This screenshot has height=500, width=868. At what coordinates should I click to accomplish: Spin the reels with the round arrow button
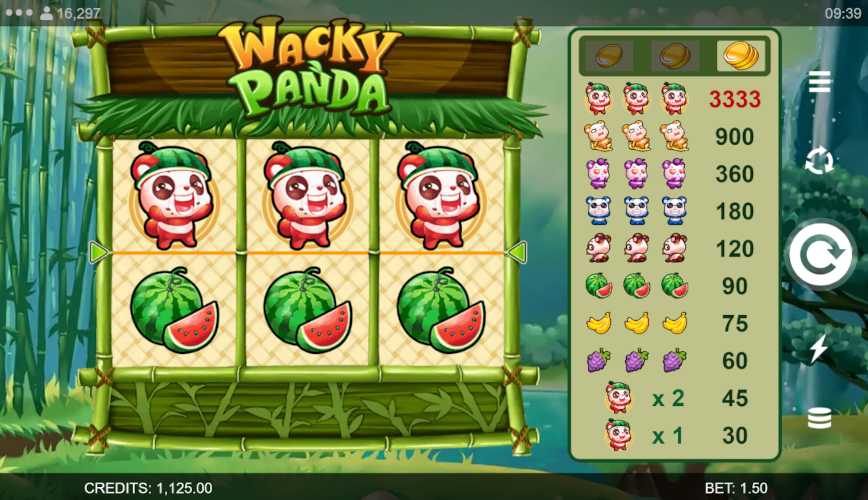819,255
